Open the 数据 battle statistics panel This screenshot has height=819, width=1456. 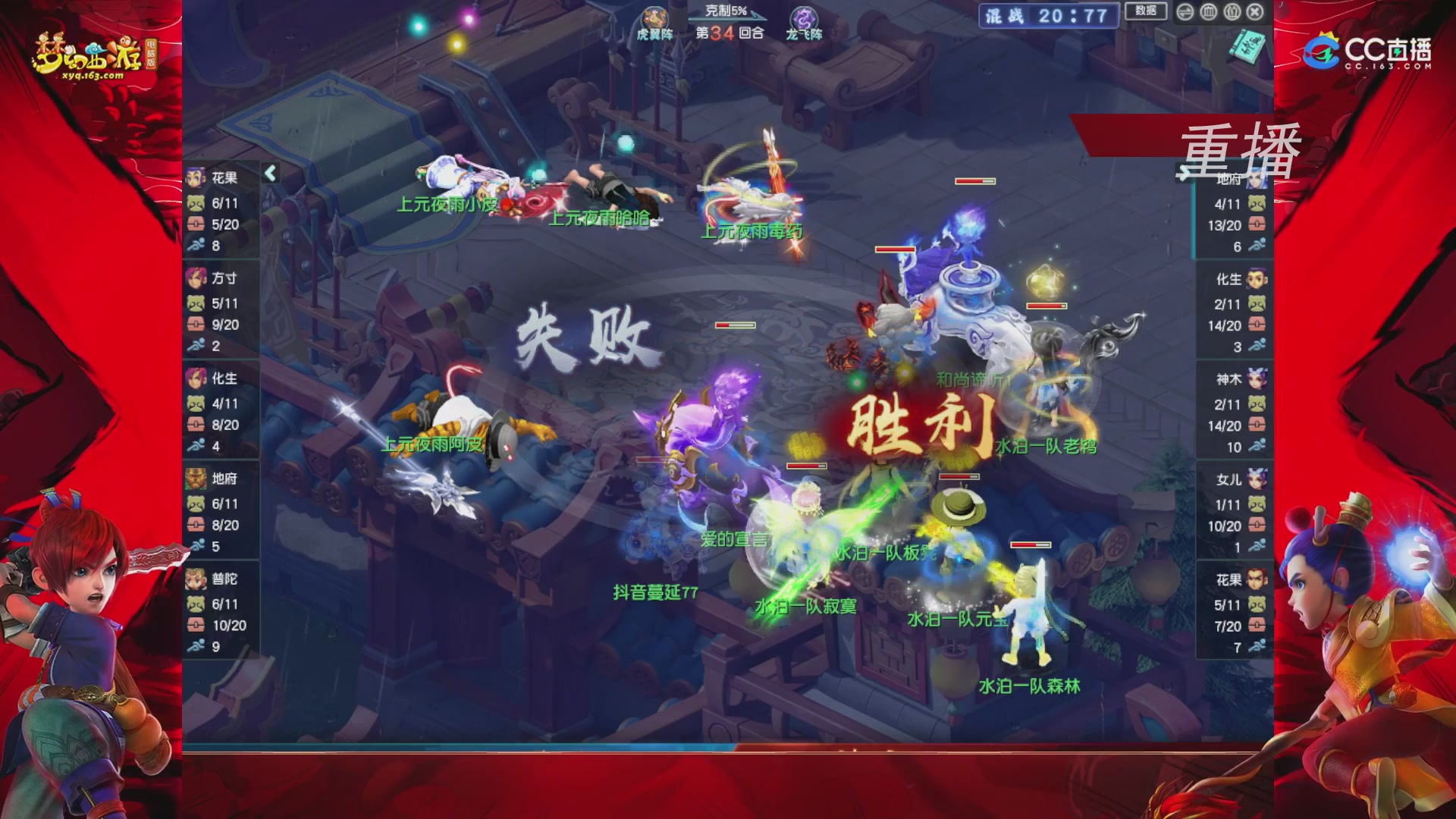1147,10
